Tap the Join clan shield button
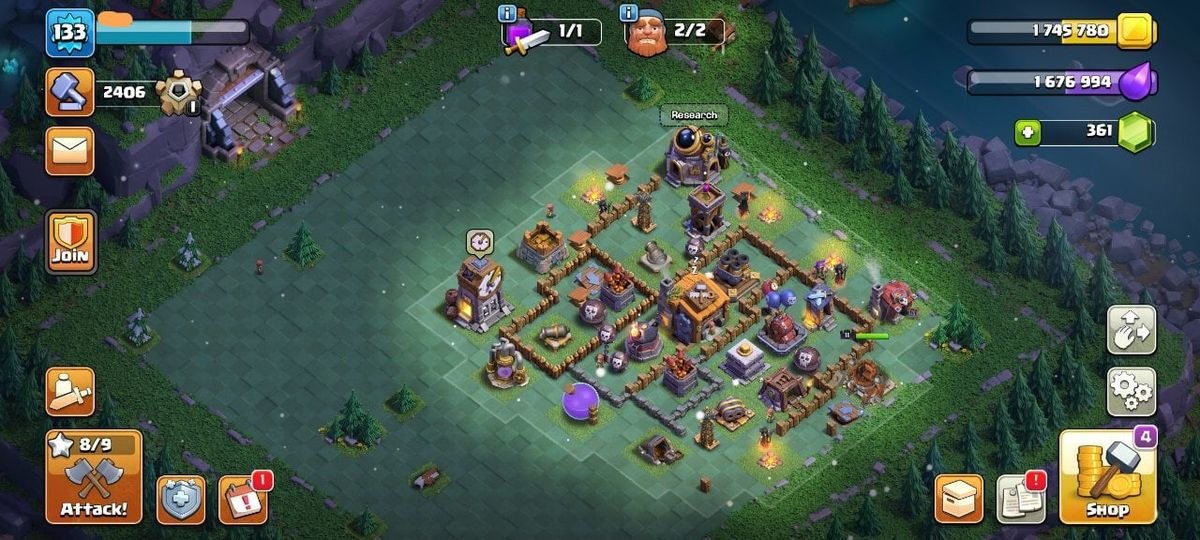 pos(70,241)
